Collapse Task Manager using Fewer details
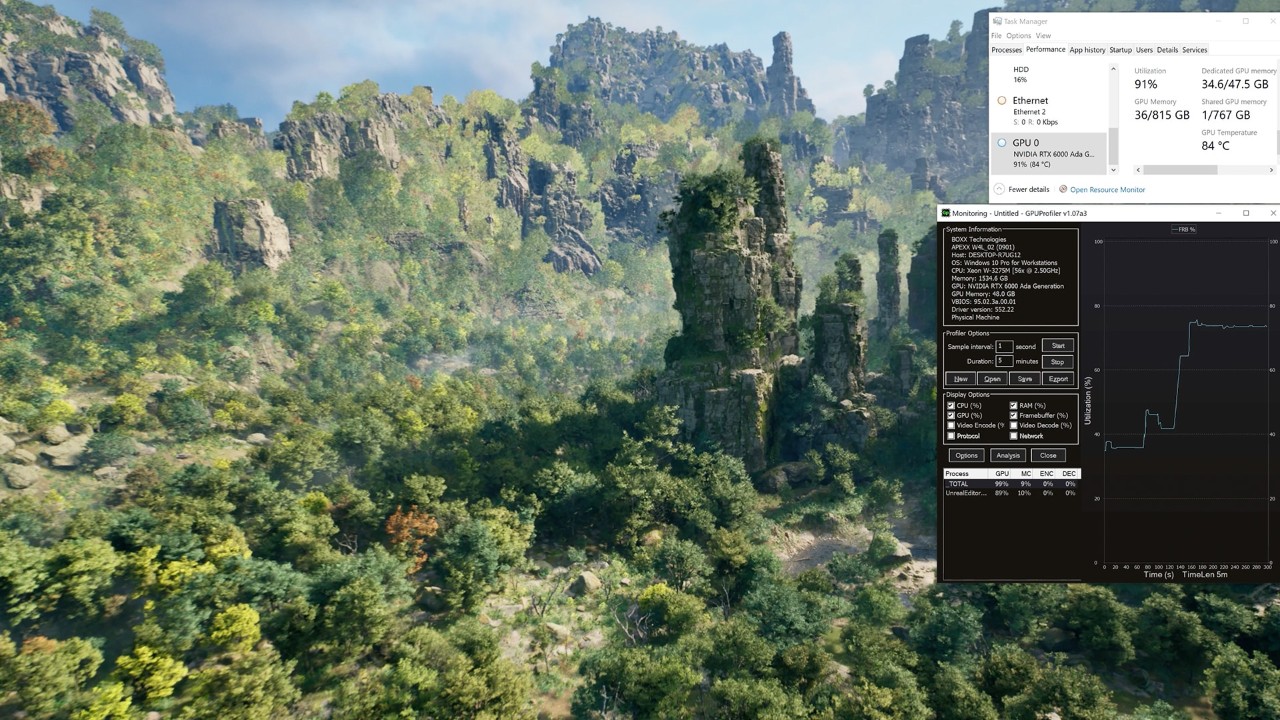 point(1027,189)
